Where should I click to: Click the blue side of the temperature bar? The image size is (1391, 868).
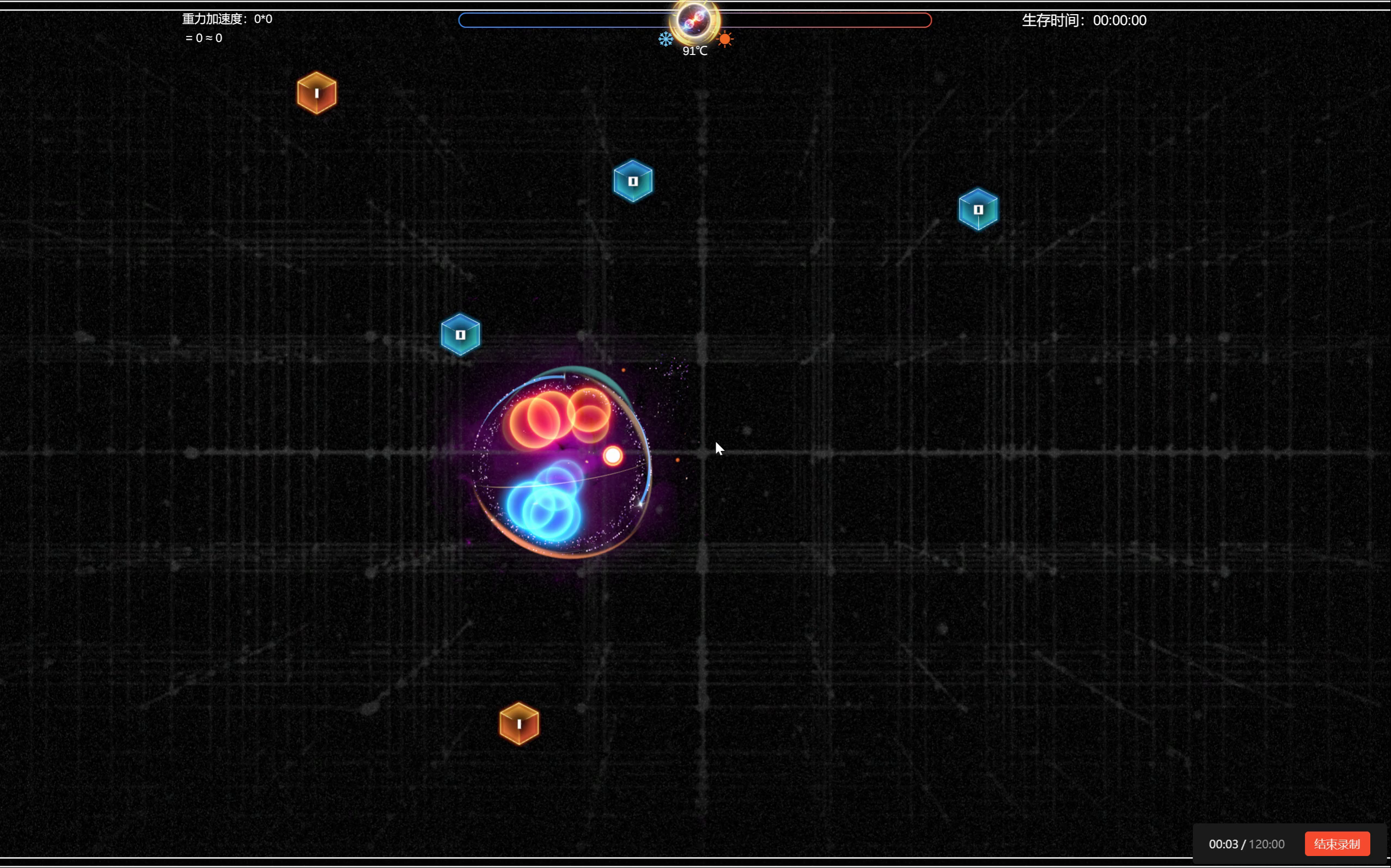click(x=569, y=21)
